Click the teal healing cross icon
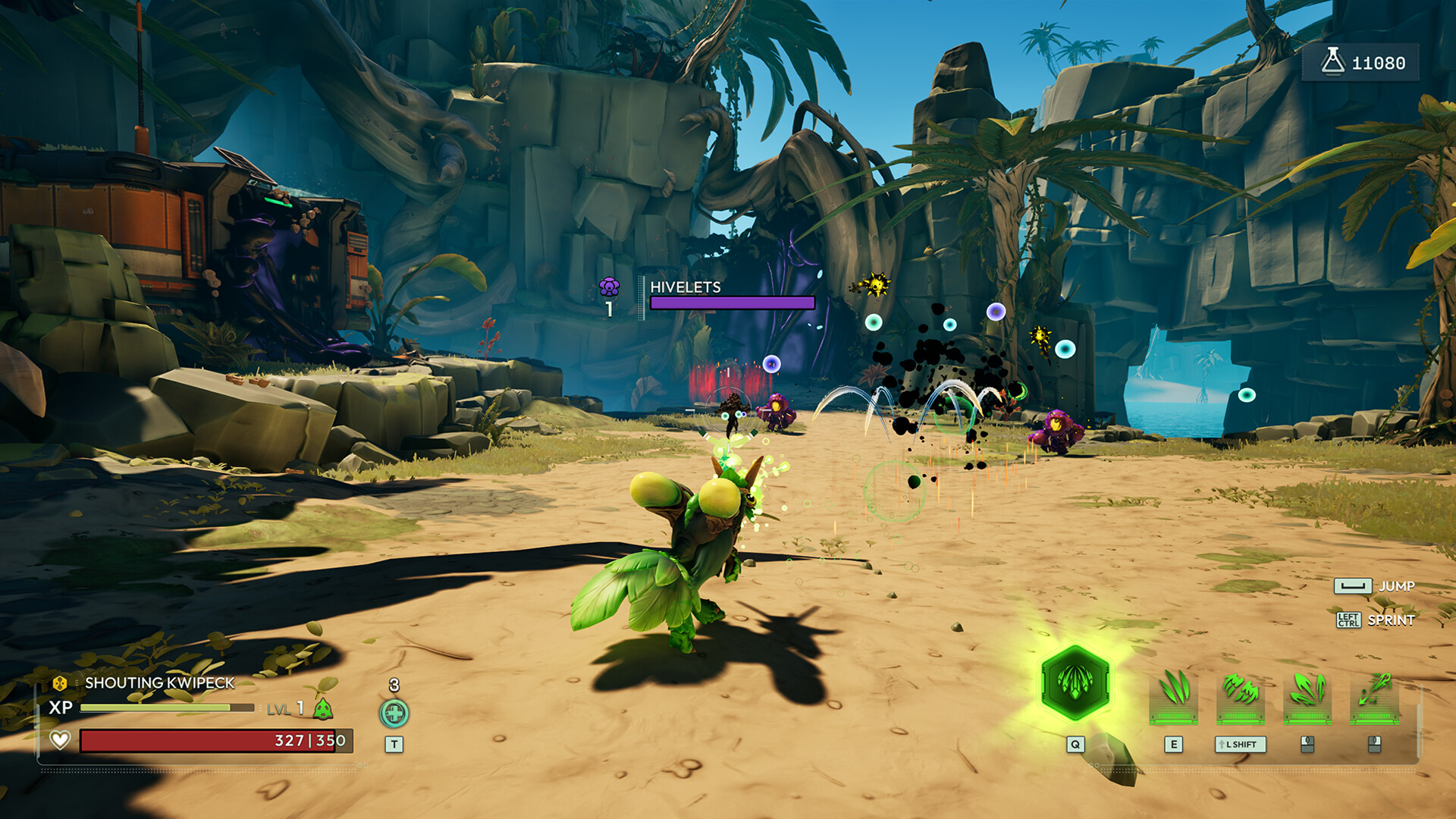The height and width of the screenshot is (819, 1456). click(x=394, y=713)
